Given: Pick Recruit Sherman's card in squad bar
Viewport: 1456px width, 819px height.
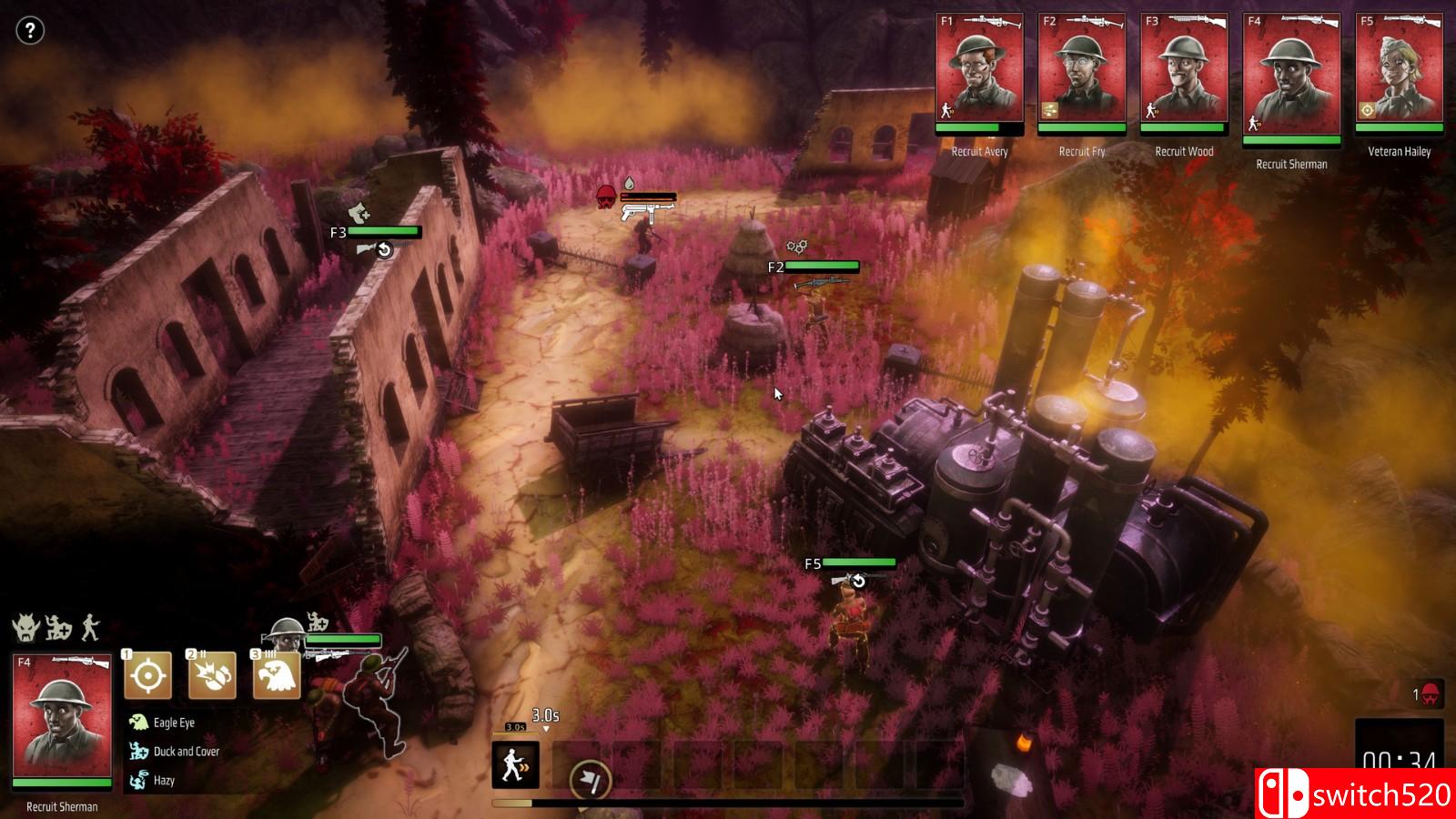Looking at the screenshot, I should 1291,76.
